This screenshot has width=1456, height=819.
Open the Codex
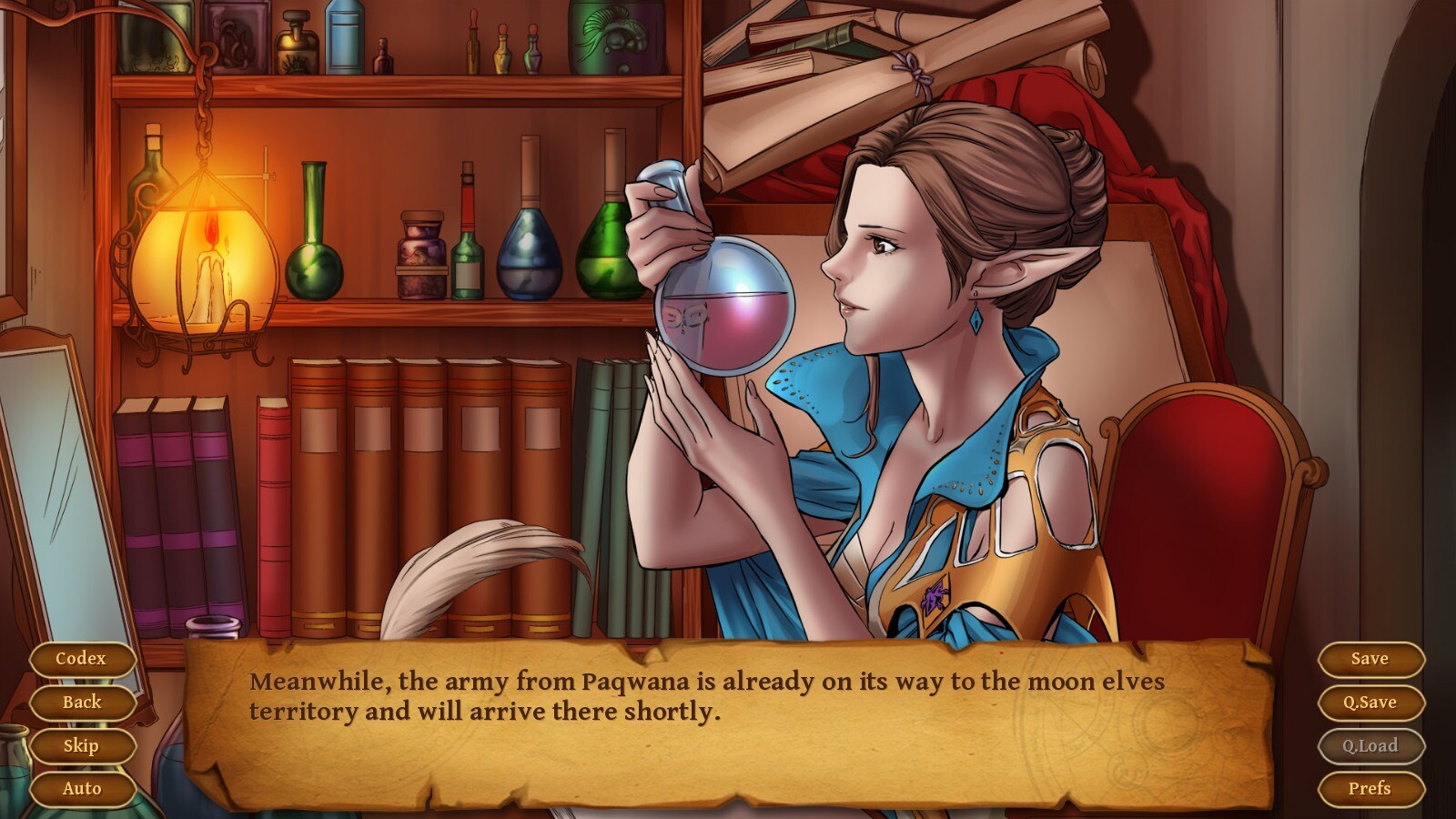(x=82, y=657)
